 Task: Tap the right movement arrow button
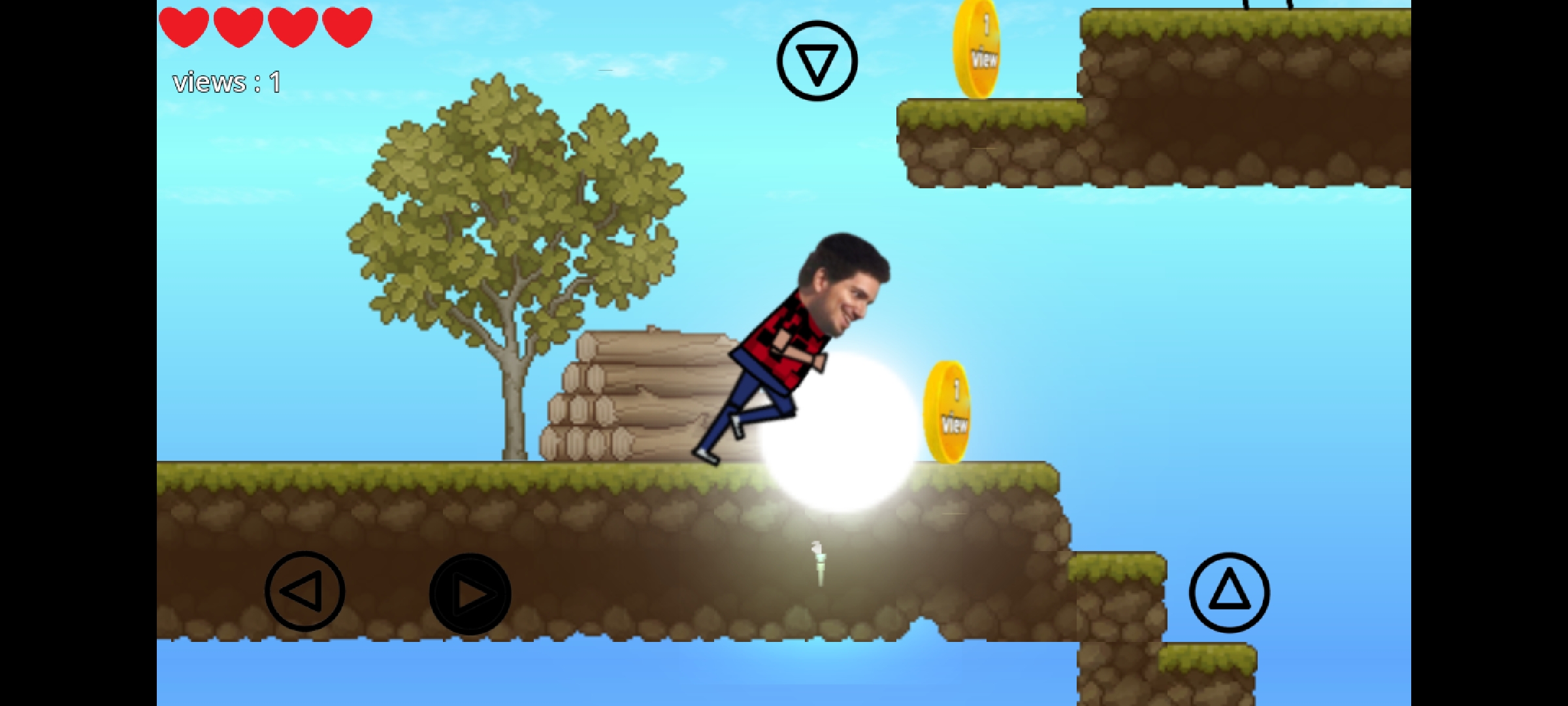click(470, 595)
